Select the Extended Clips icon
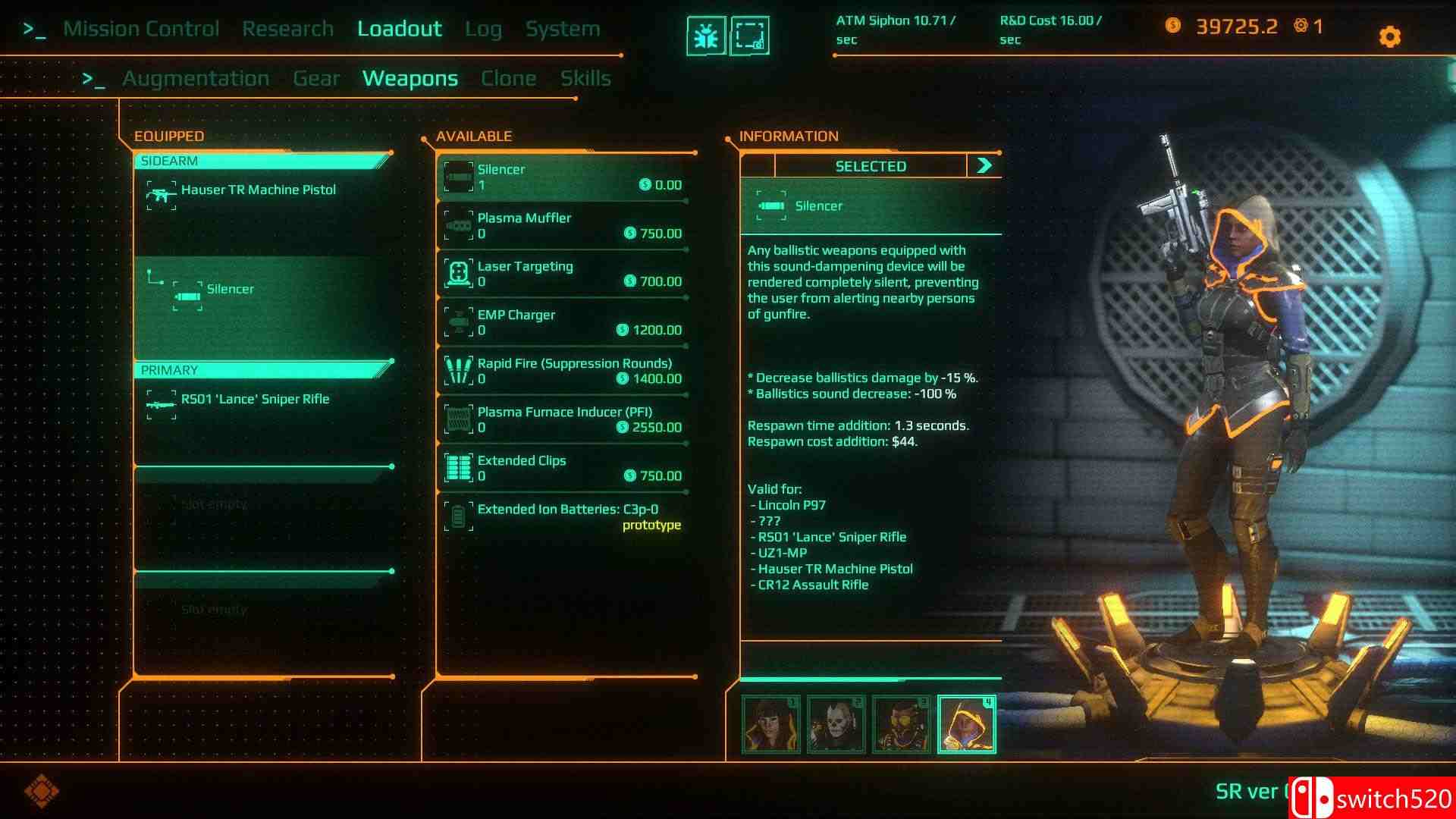1456x819 pixels. pyautogui.click(x=459, y=466)
